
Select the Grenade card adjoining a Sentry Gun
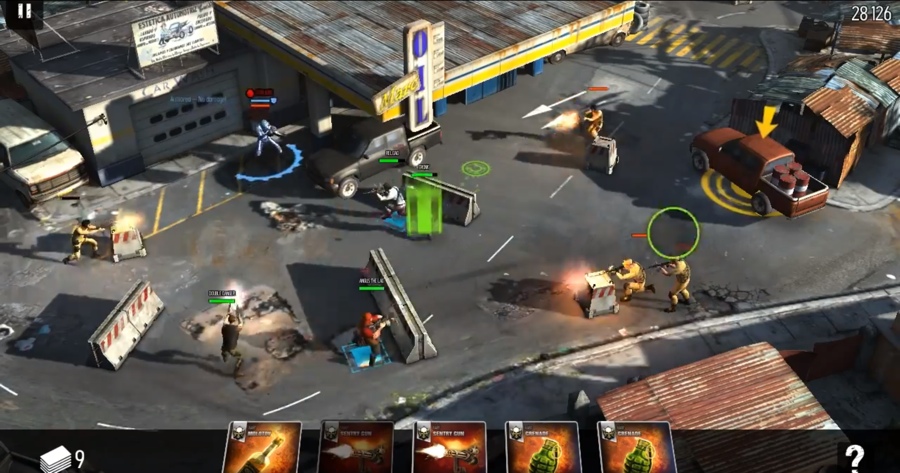pyautogui.click(x=544, y=448)
